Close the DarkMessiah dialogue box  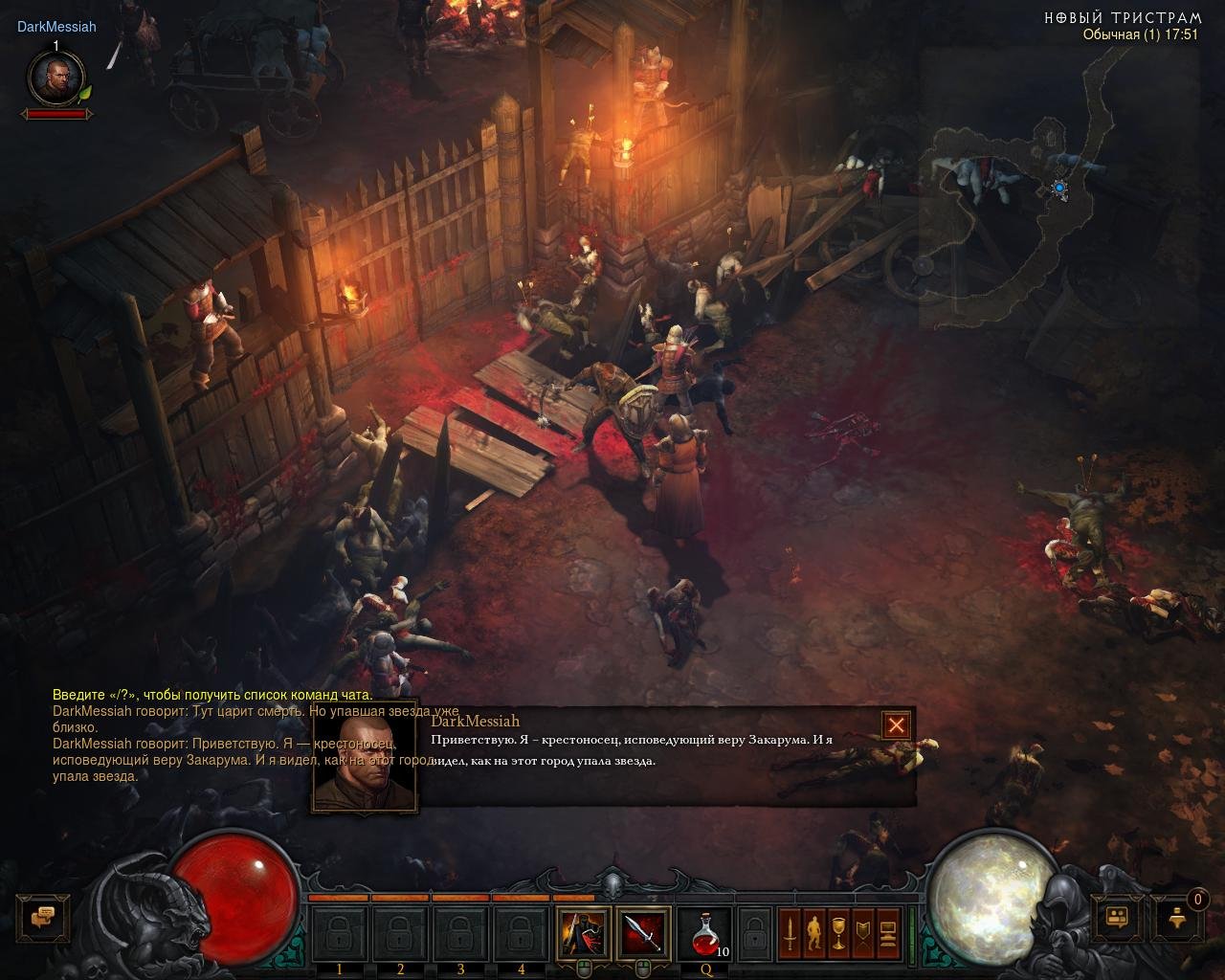pyautogui.click(x=896, y=725)
